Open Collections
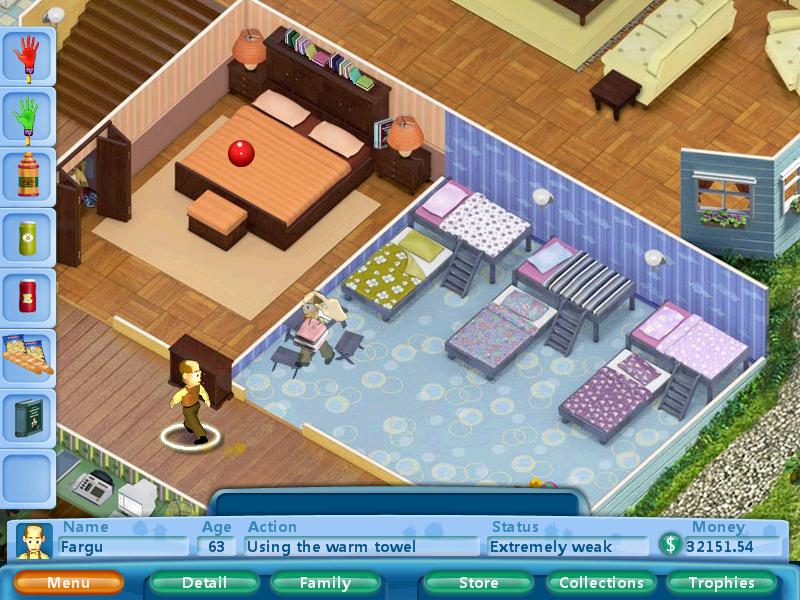Screen dimensions: 800x600 tap(601, 583)
